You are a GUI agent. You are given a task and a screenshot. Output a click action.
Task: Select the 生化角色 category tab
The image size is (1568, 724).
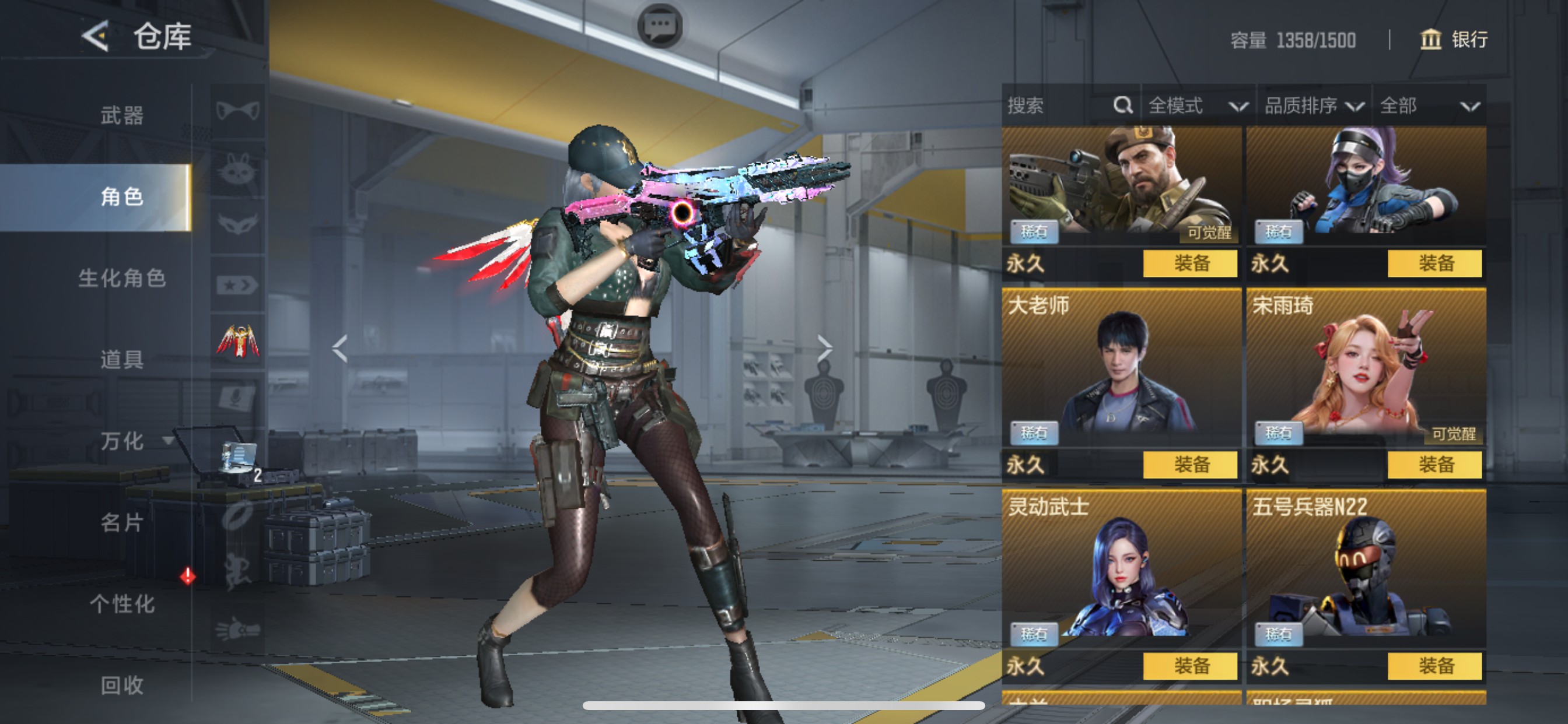click(122, 278)
